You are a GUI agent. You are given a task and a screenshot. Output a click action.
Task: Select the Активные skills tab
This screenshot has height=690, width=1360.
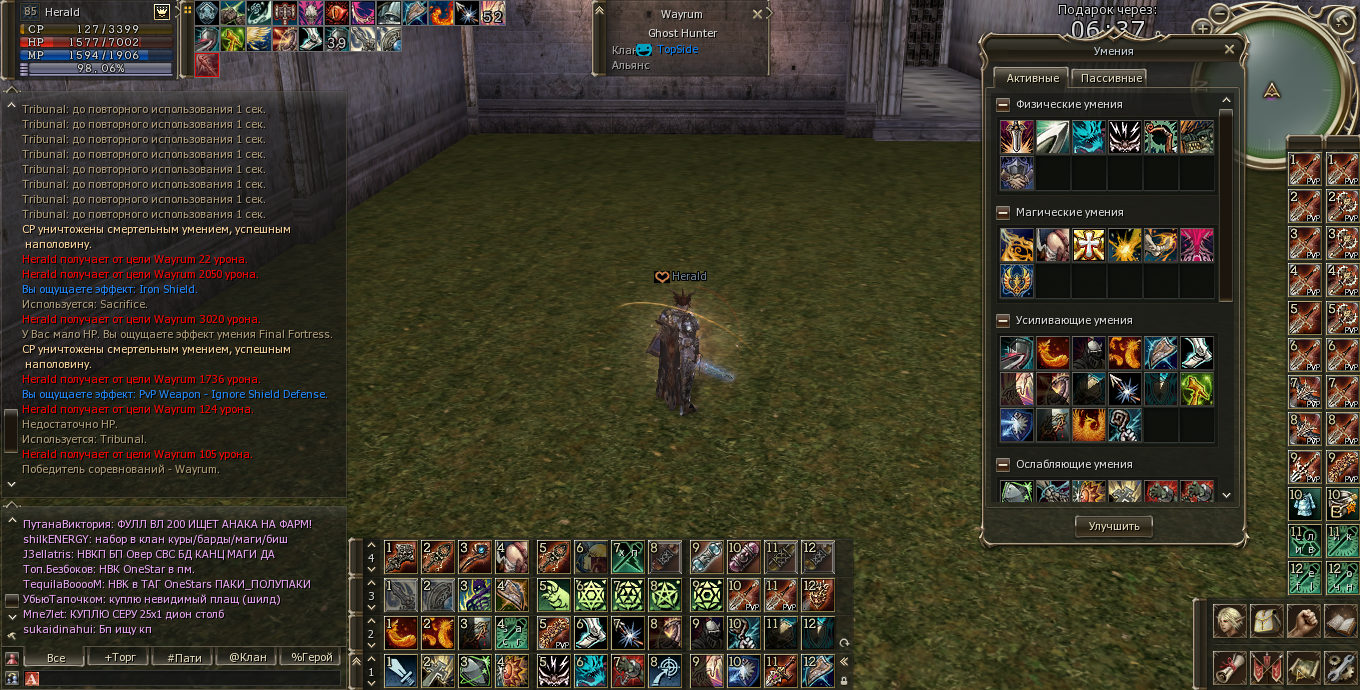click(x=1032, y=78)
